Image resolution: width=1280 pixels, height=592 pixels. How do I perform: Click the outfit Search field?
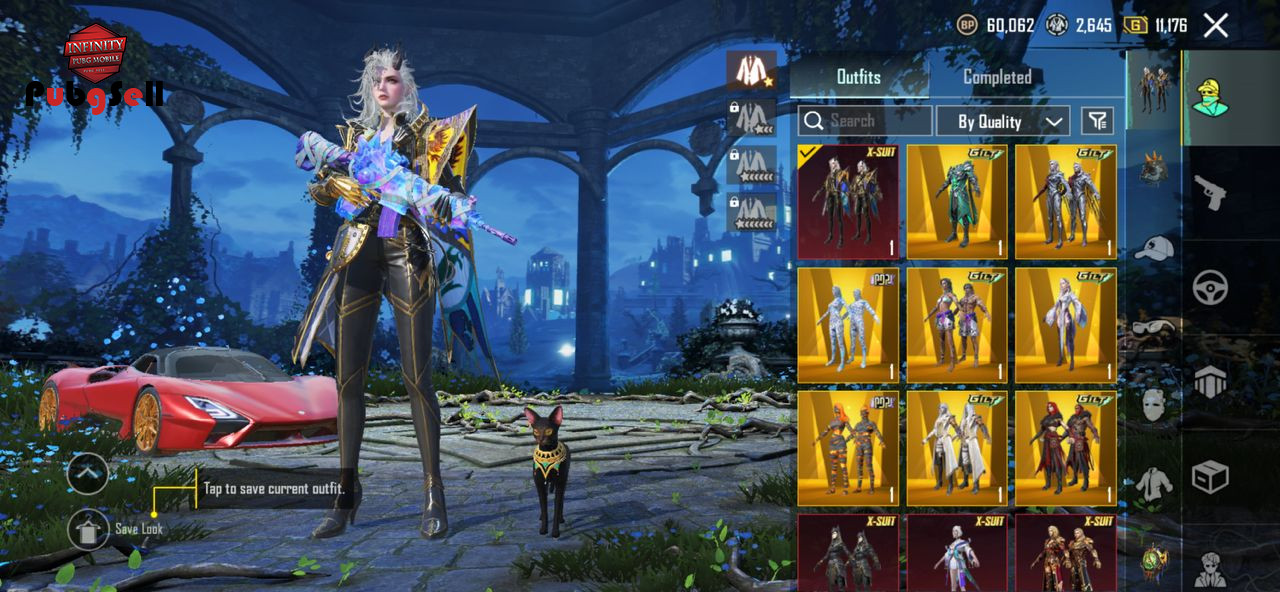865,121
